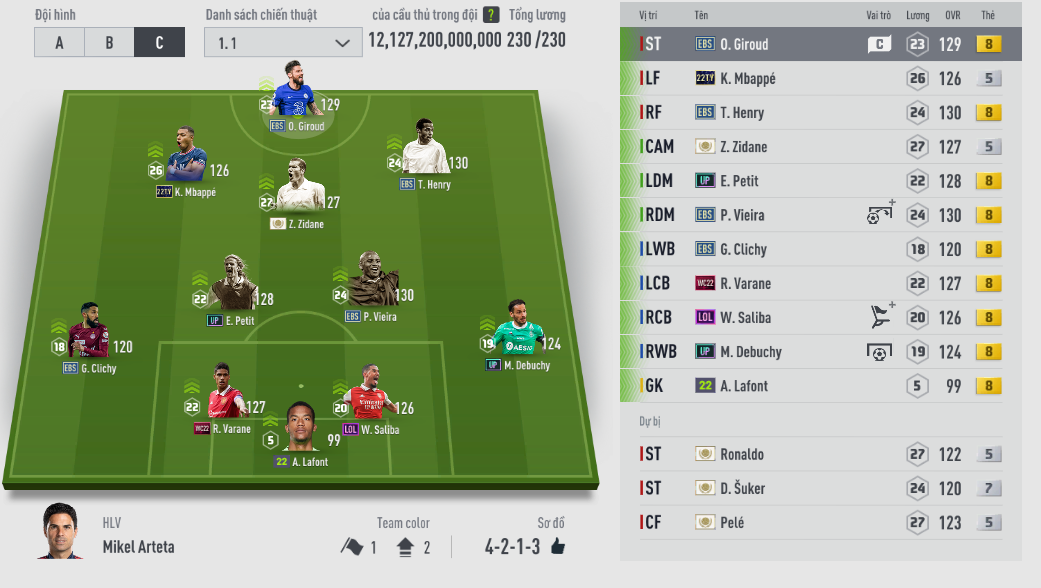Select P. Vieira's RDM row
The height and width of the screenshot is (588, 1041).
820,215
